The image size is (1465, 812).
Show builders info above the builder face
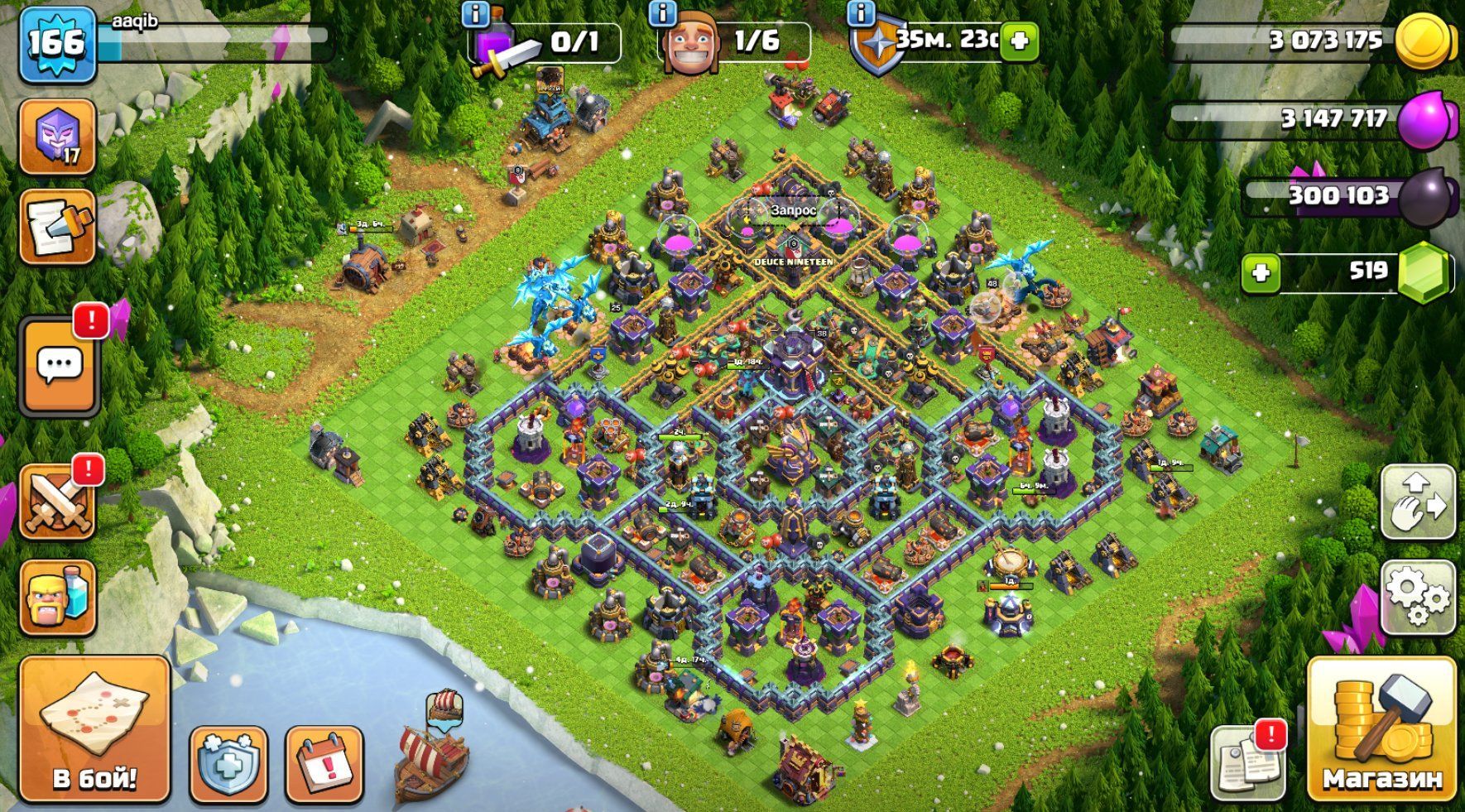tap(663, 13)
